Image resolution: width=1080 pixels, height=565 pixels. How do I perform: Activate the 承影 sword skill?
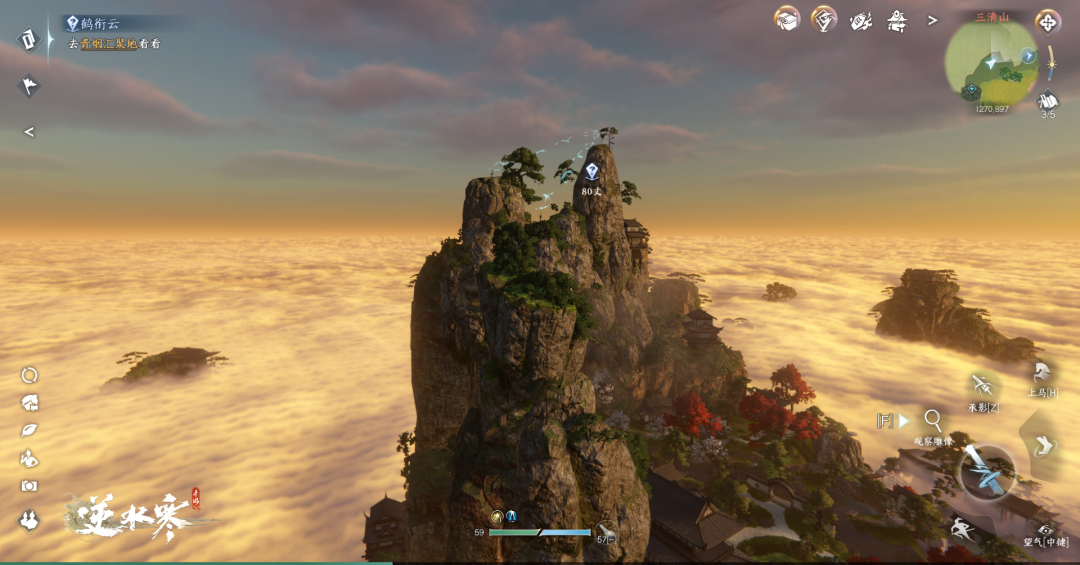[x=983, y=387]
